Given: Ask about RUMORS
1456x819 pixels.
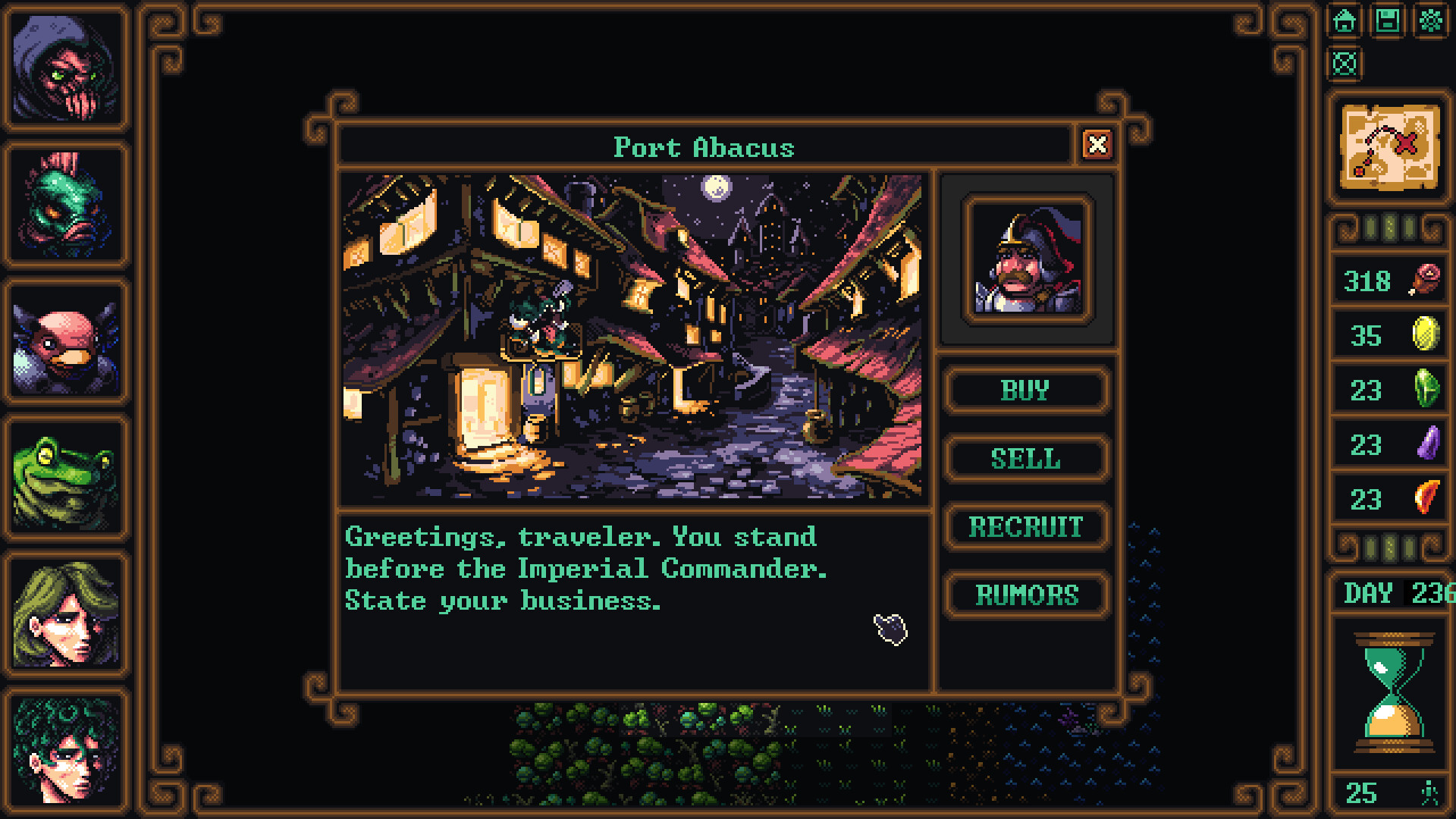Looking at the screenshot, I should click(x=1027, y=595).
